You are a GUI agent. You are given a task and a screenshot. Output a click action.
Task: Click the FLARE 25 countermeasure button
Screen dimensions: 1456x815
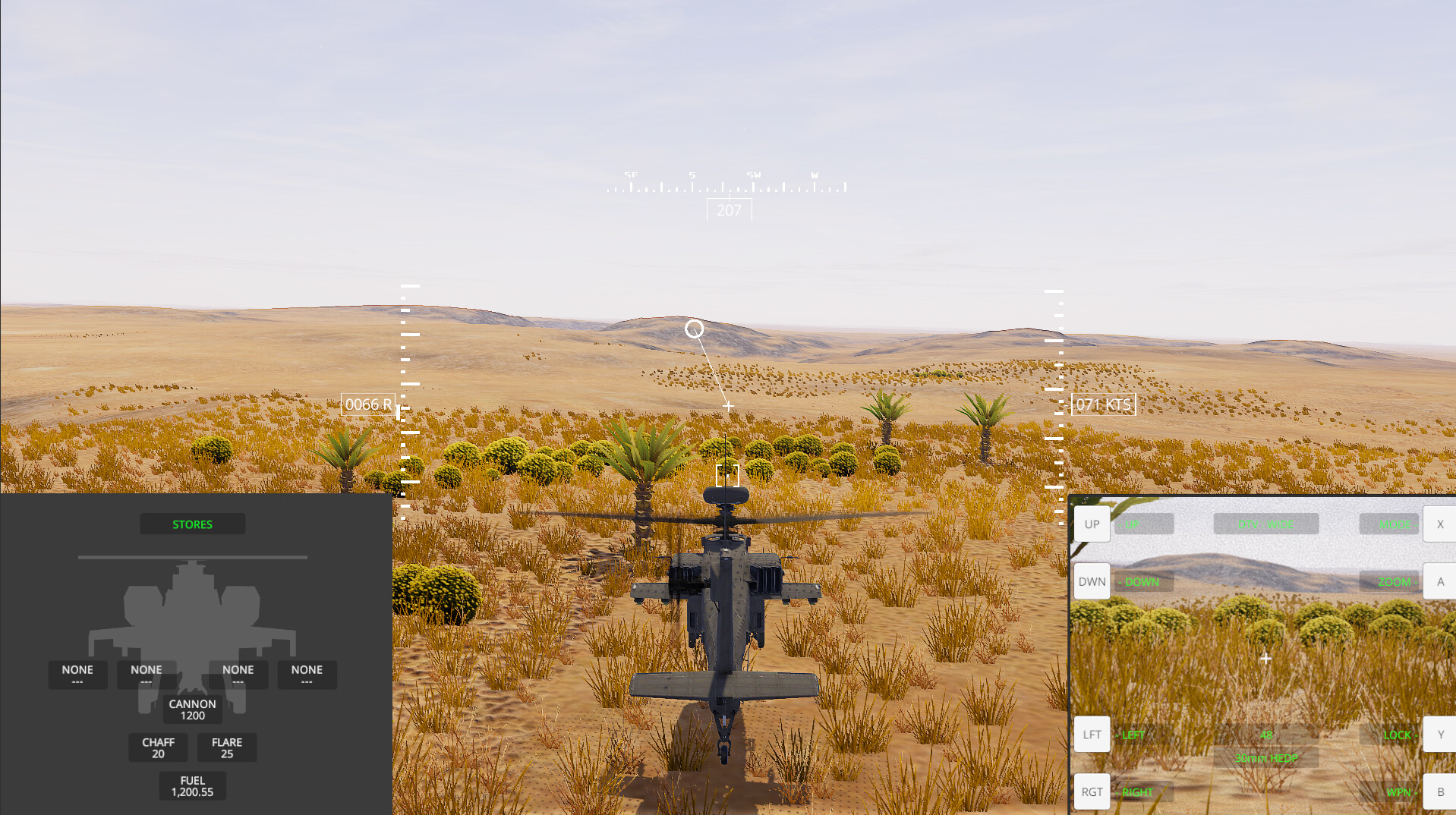click(x=226, y=747)
